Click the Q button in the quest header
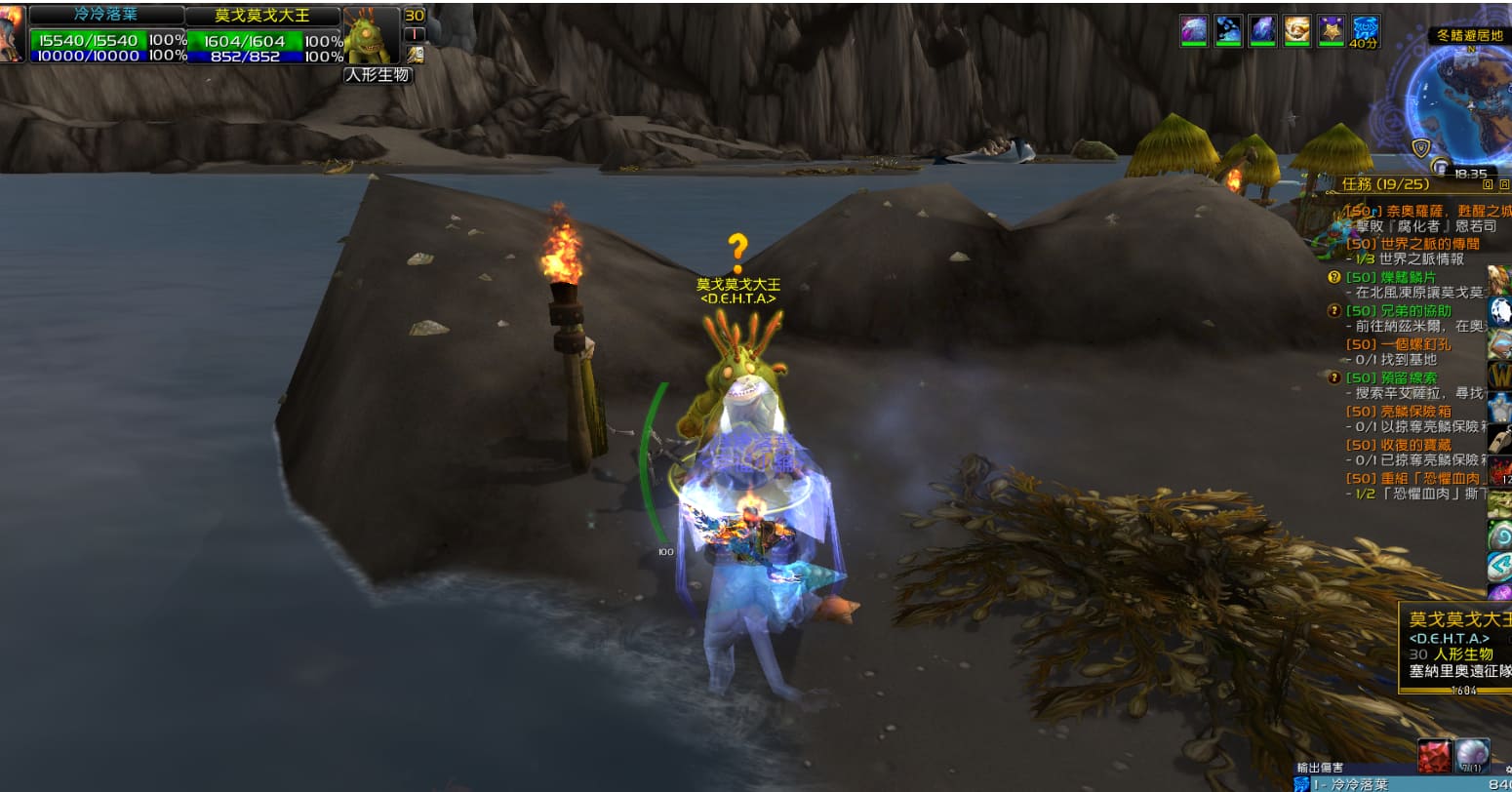Image resolution: width=1512 pixels, height=792 pixels. click(x=1488, y=183)
